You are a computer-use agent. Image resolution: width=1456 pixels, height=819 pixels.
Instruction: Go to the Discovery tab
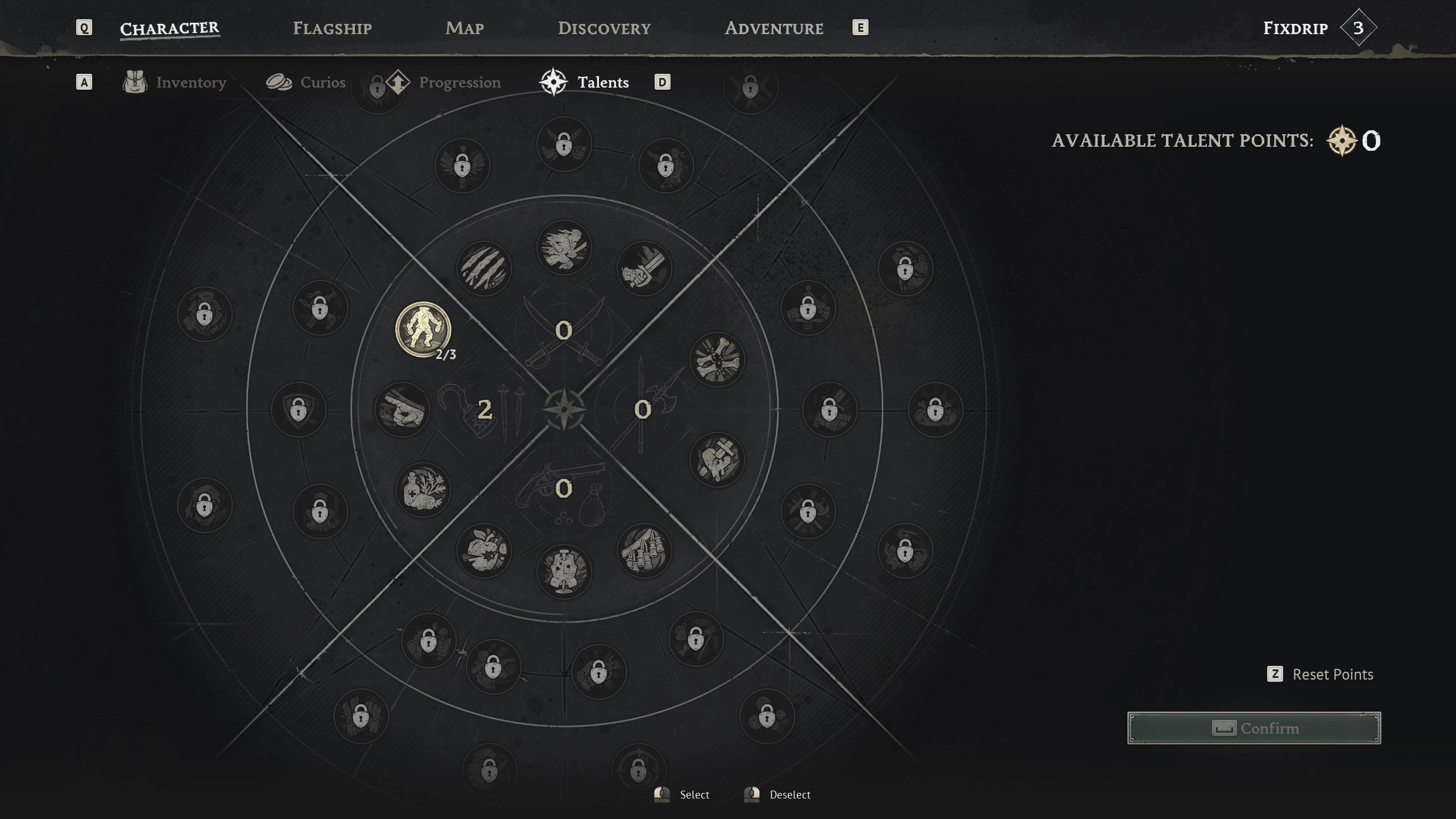604,28
